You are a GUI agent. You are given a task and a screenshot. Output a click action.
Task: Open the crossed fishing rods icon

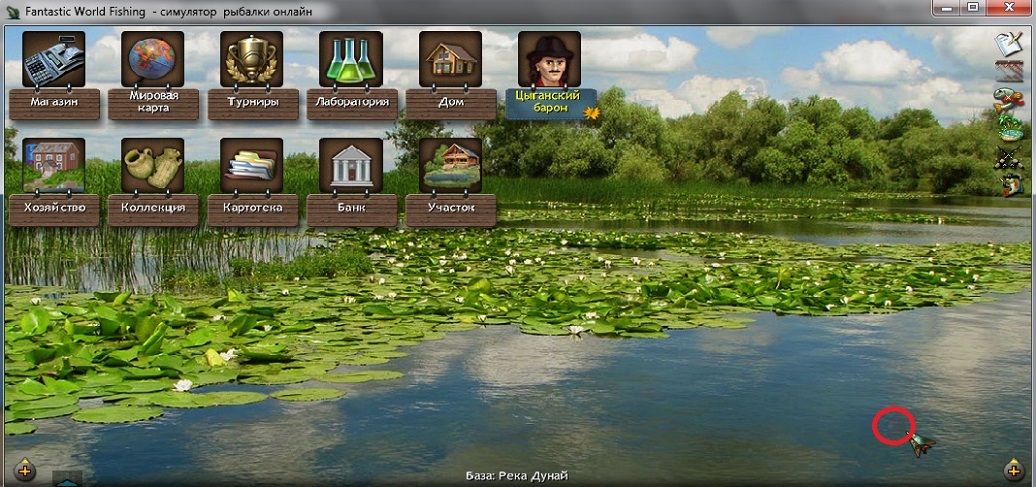tap(1008, 156)
